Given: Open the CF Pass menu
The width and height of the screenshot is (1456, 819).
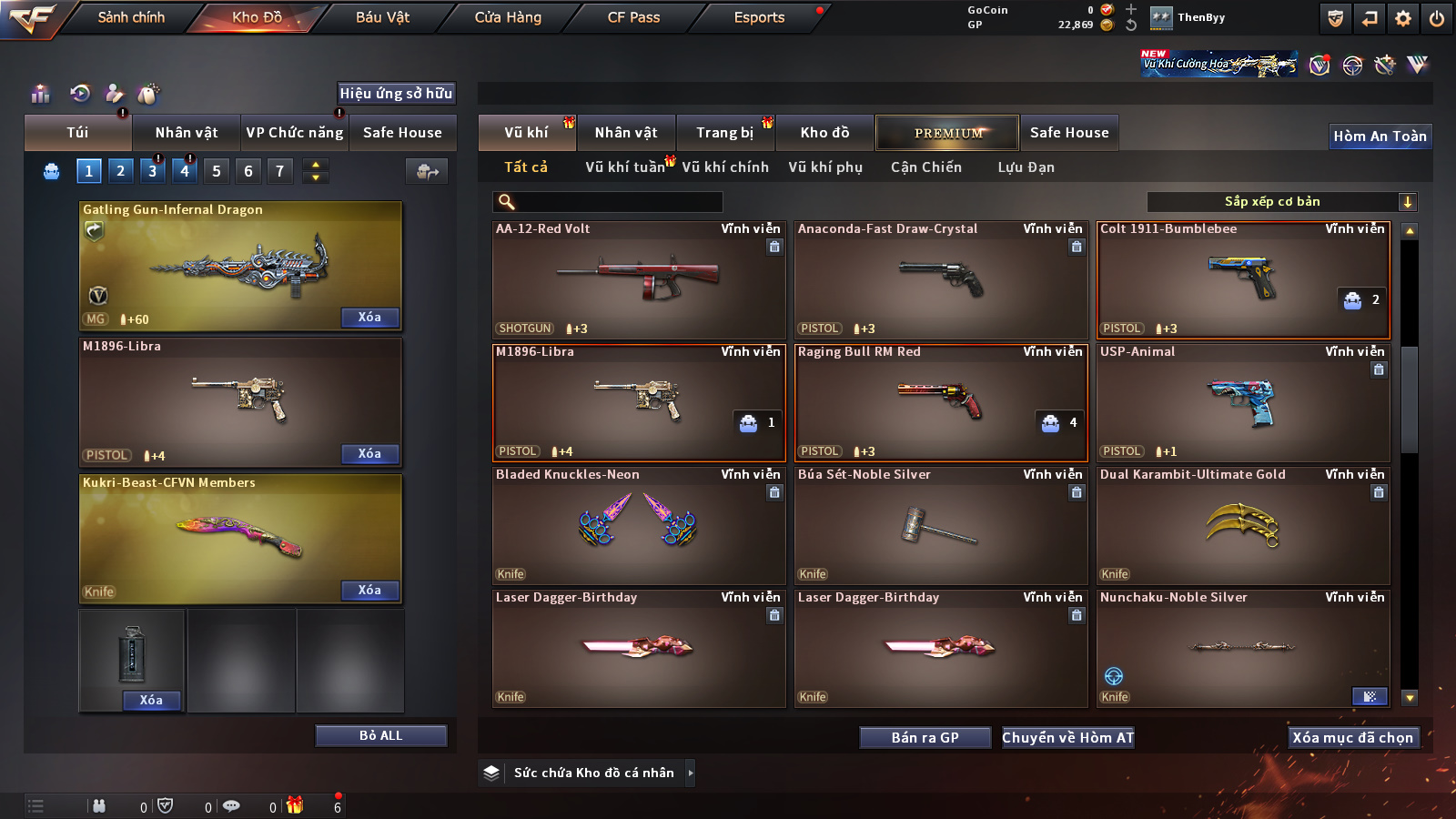Looking at the screenshot, I should pyautogui.click(x=633, y=17).
